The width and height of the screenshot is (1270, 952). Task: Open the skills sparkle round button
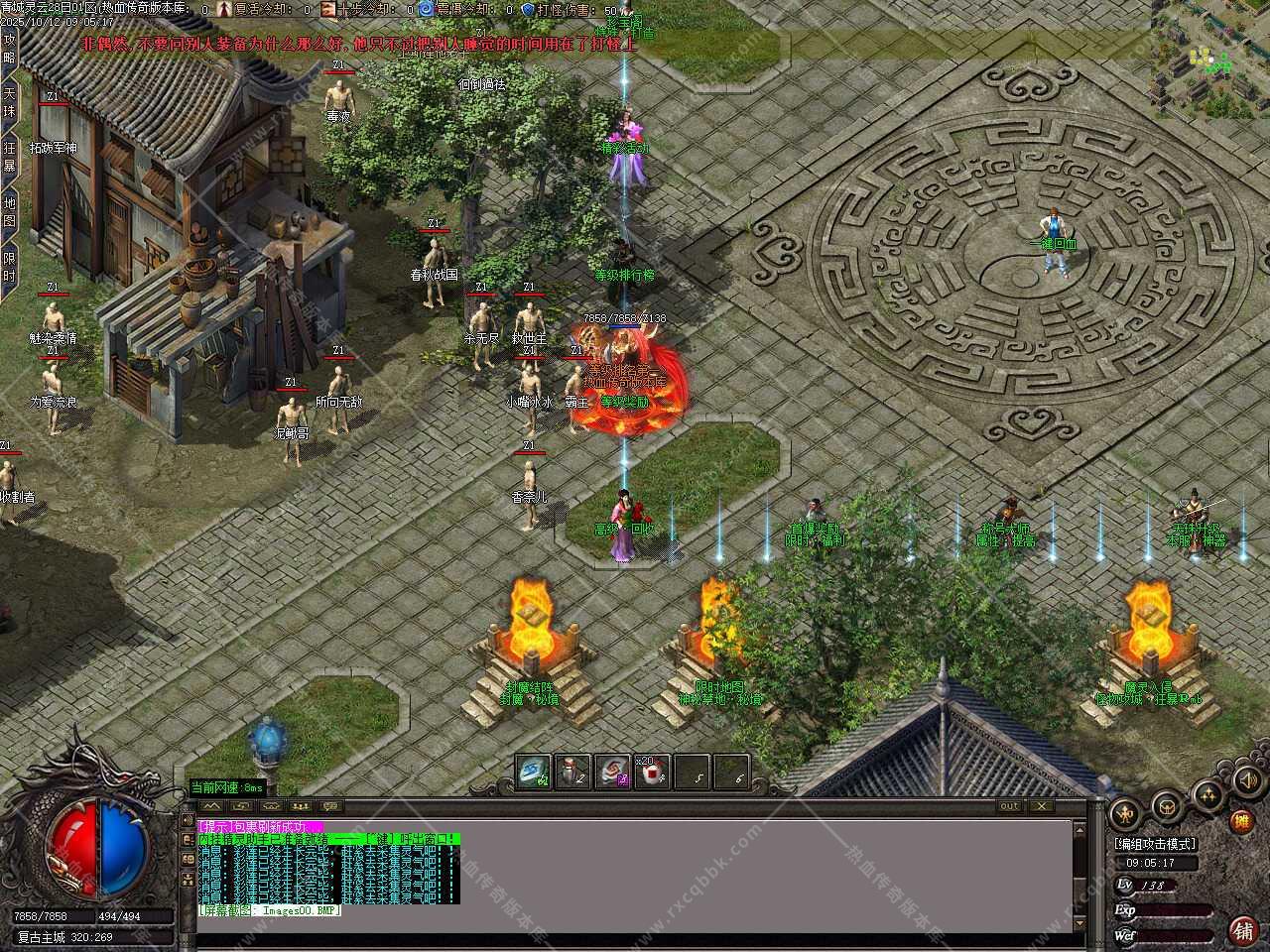tap(1207, 794)
